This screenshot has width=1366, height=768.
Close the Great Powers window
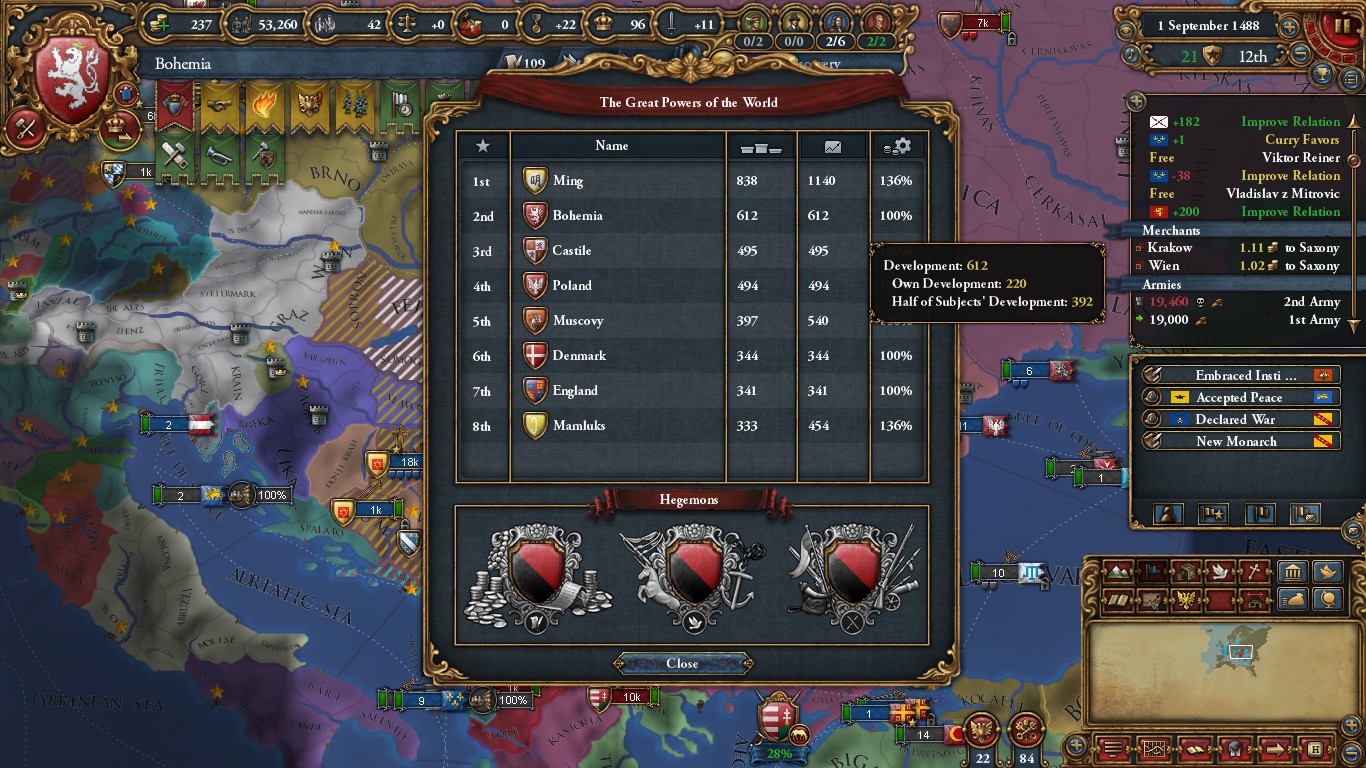click(683, 663)
